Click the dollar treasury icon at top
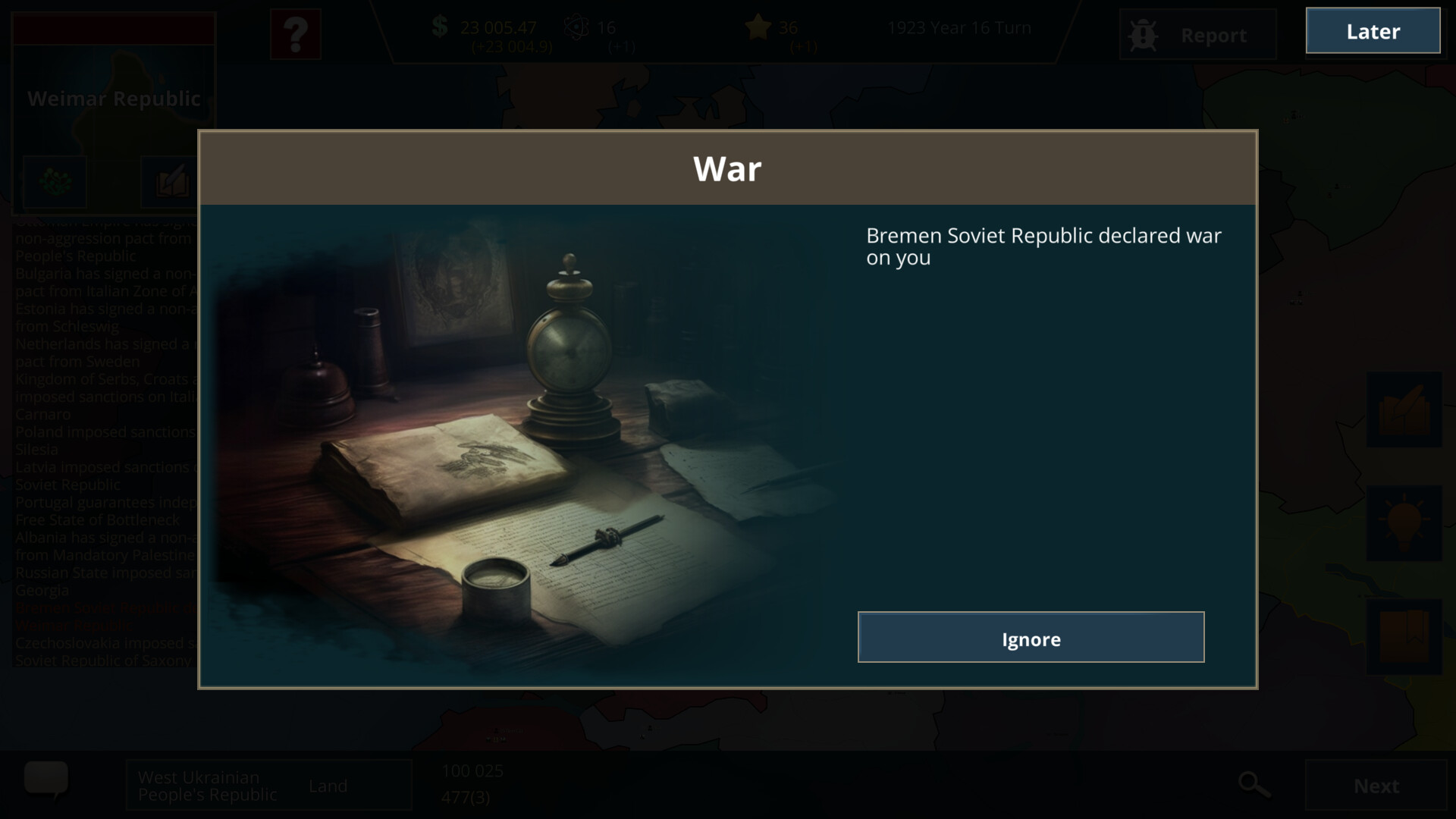Viewport: 1456px width, 819px height. pyautogui.click(x=438, y=27)
